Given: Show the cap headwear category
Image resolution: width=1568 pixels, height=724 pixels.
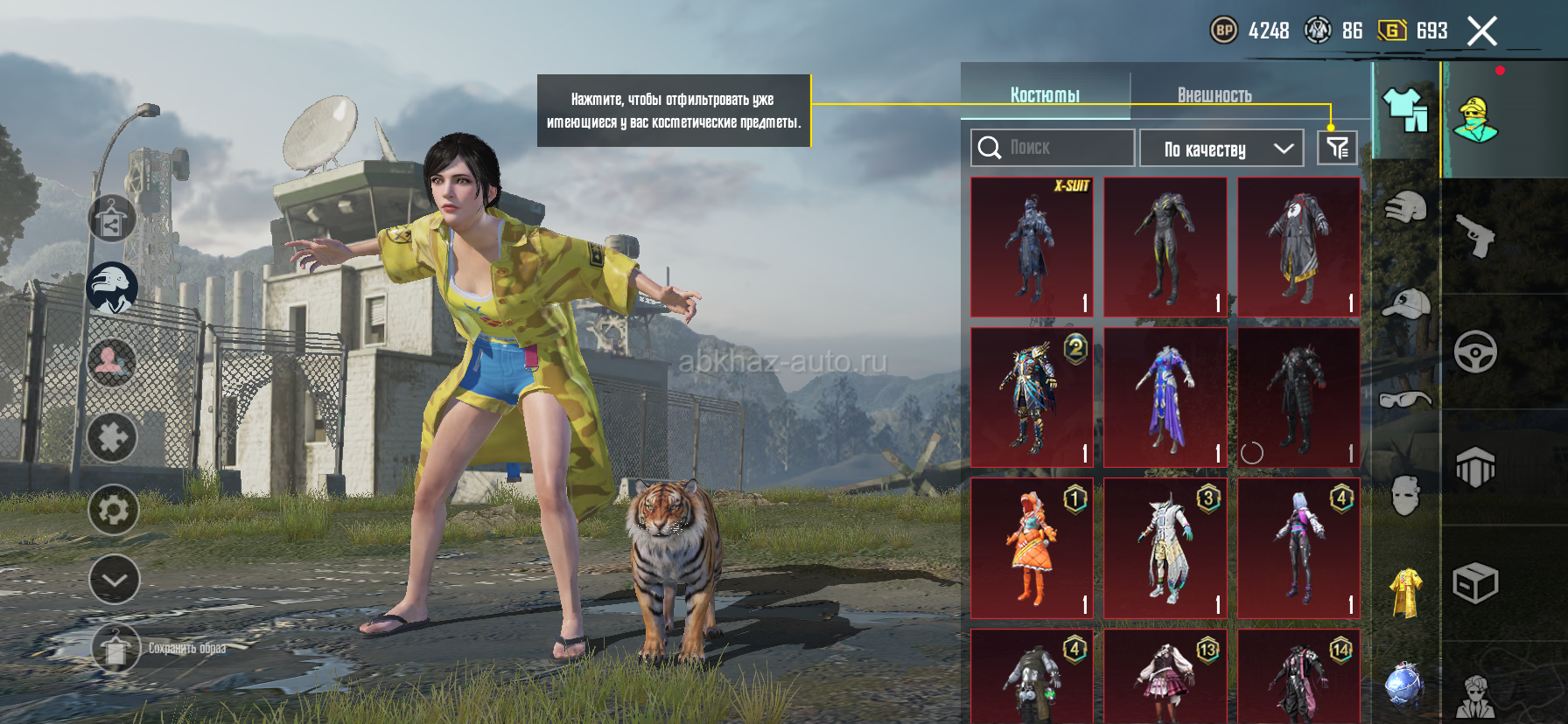Looking at the screenshot, I should pyautogui.click(x=1405, y=303).
